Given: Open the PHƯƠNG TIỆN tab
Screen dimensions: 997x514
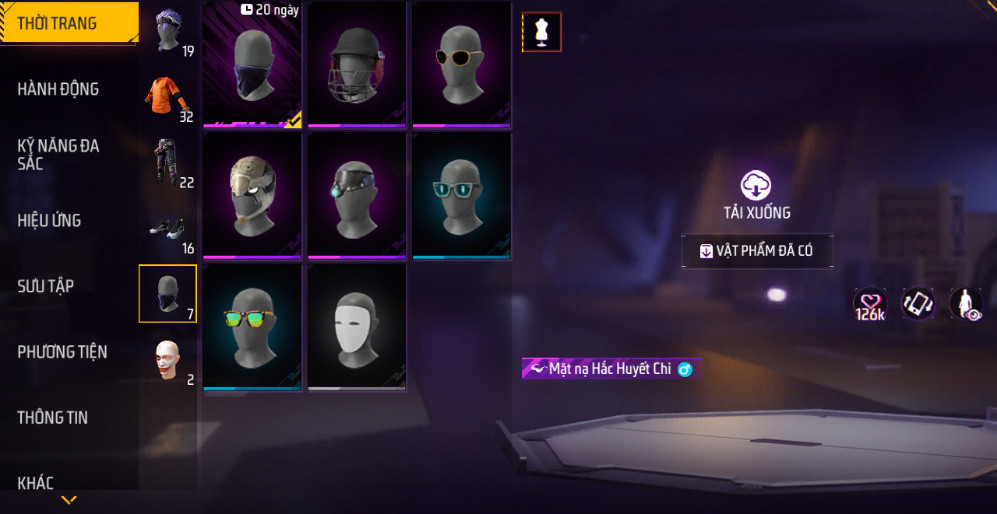Looking at the screenshot, I should point(62,352).
